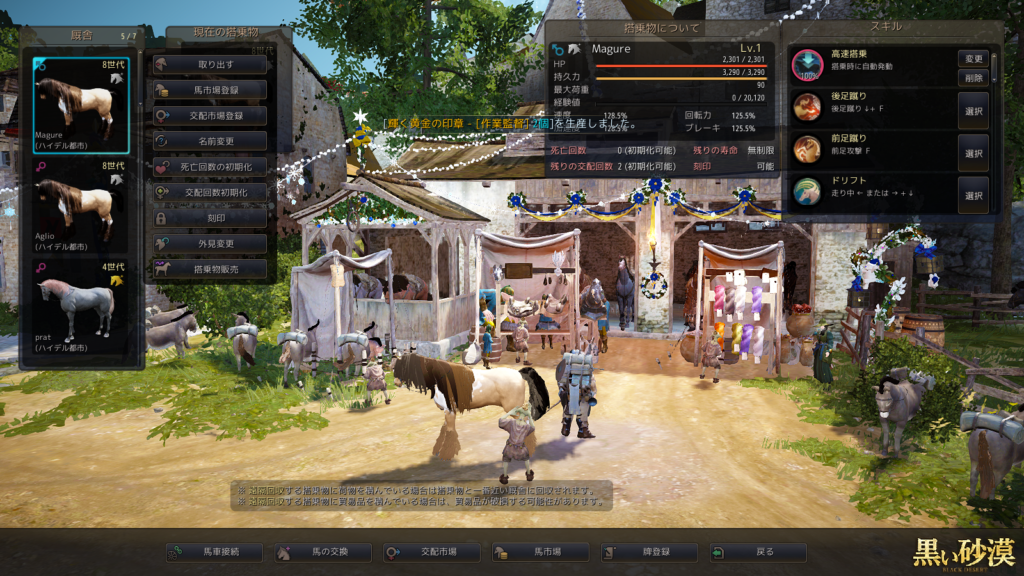The height and width of the screenshot is (576, 1024).
Task: Open 外見変更 appearance change
Action: pos(210,243)
